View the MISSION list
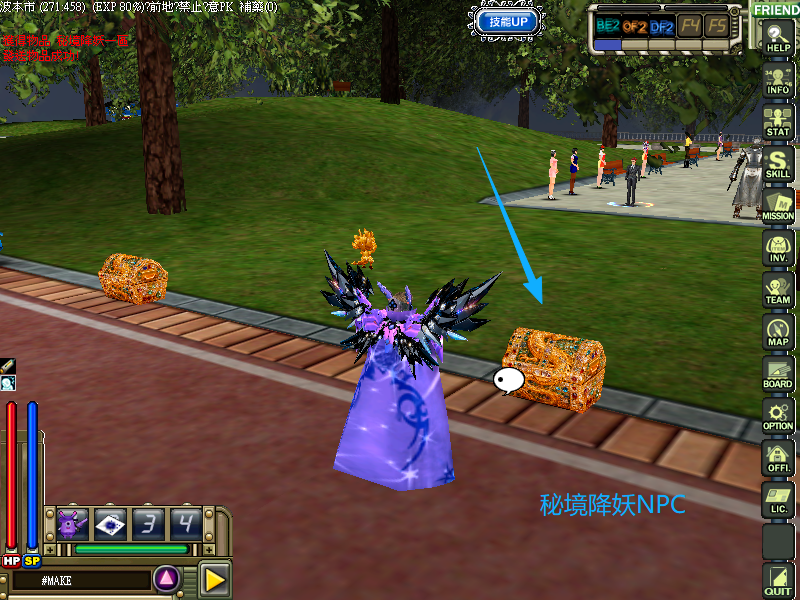800x600 pixels. pyautogui.click(x=778, y=206)
